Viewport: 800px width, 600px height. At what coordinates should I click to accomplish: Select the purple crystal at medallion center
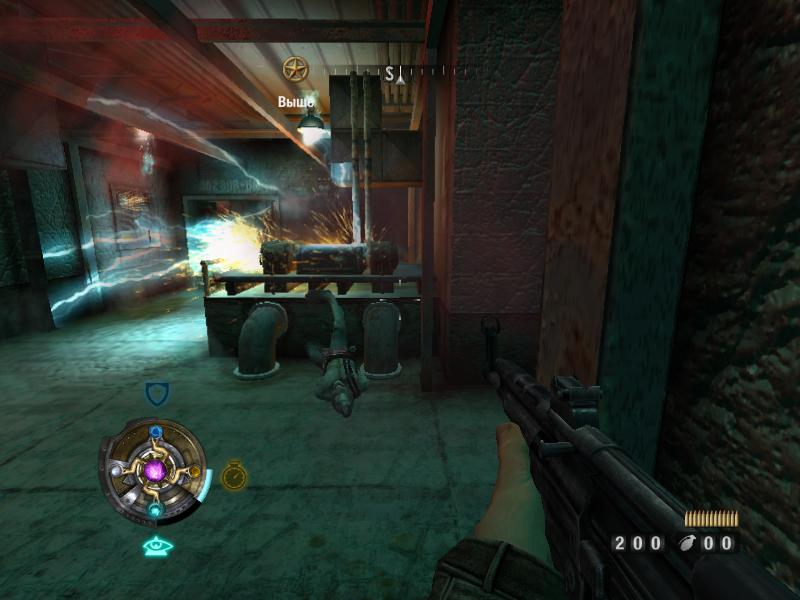pyautogui.click(x=155, y=470)
